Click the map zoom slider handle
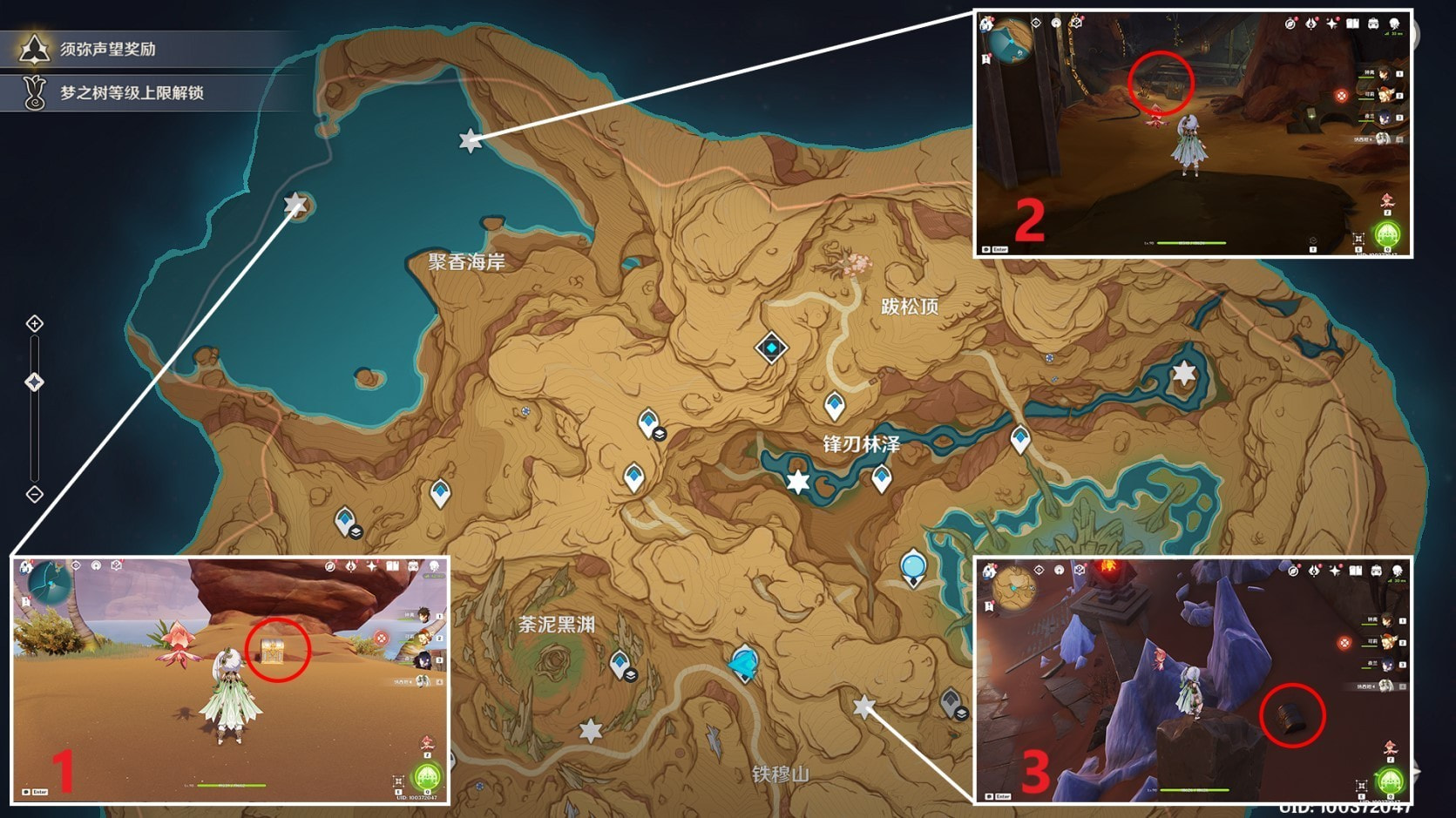Image resolution: width=1456 pixels, height=818 pixels. pos(34,382)
